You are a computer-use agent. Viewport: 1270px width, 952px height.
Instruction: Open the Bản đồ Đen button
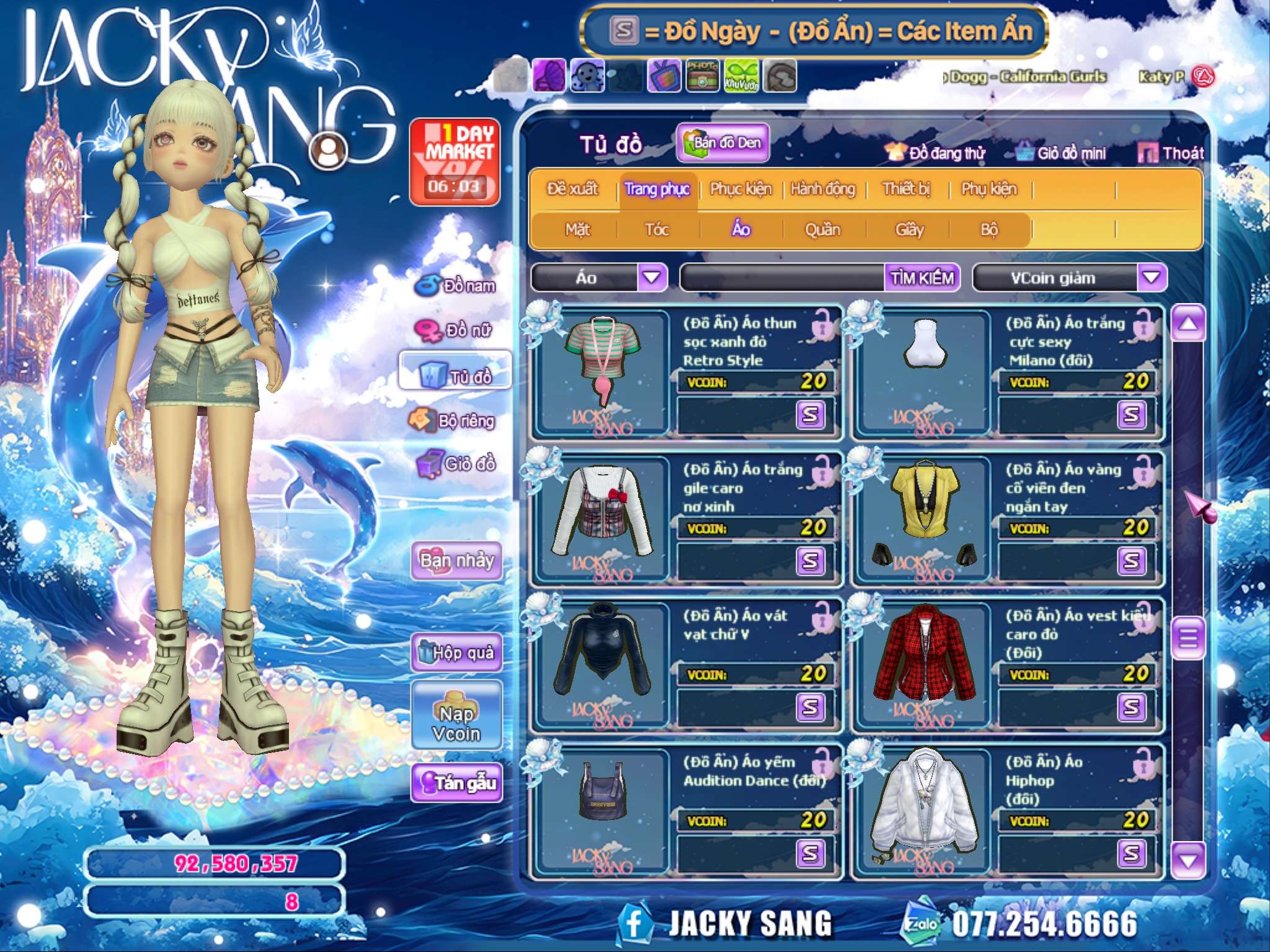pyautogui.click(x=723, y=143)
